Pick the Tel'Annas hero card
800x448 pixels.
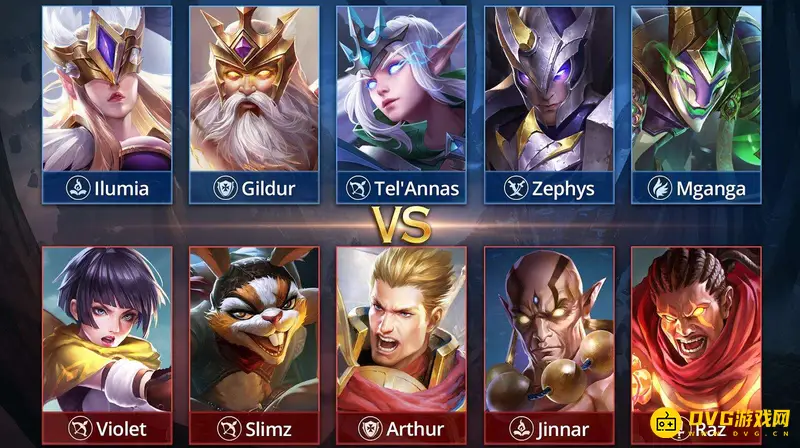[x=402, y=102]
